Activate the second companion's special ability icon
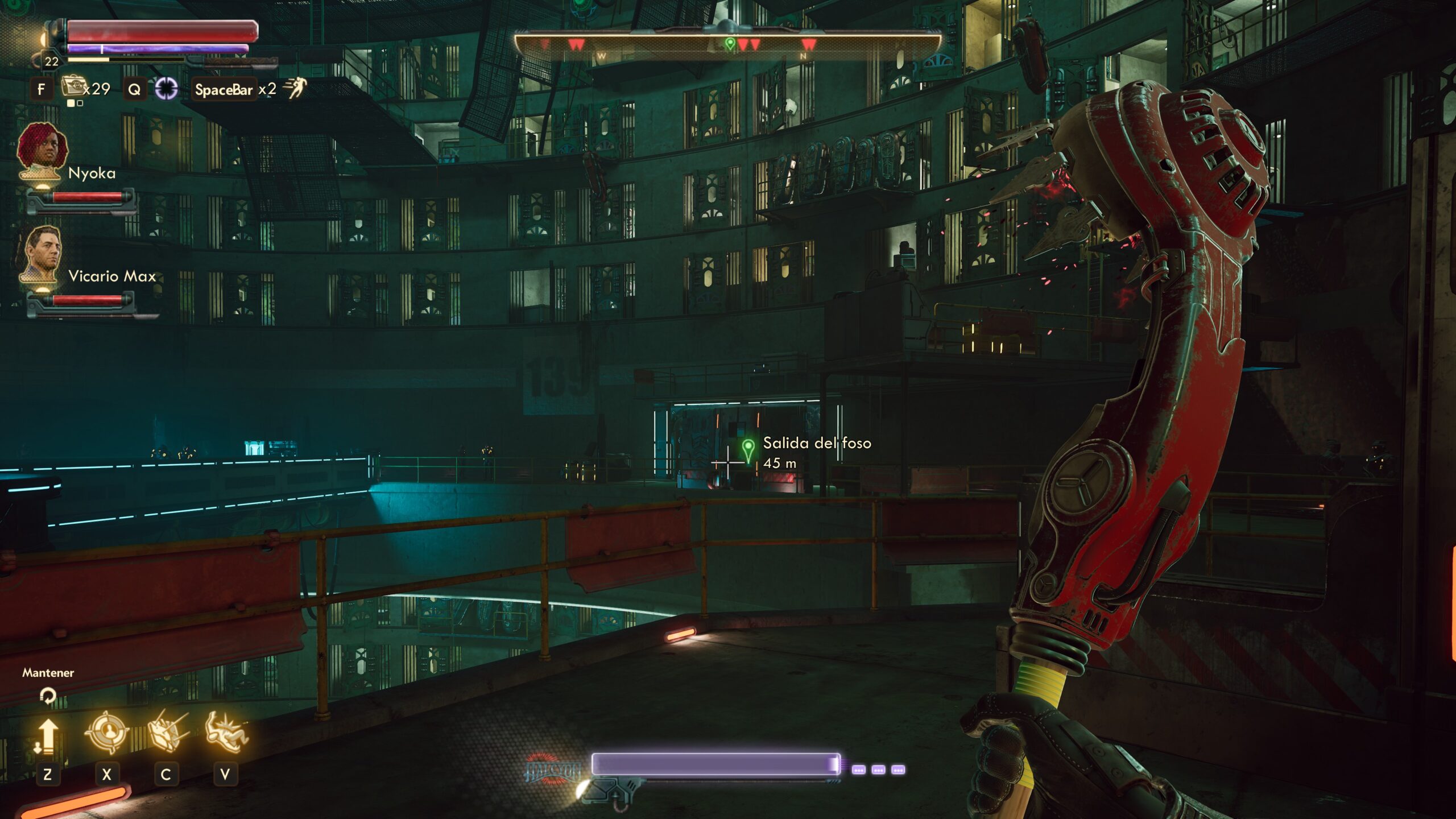This screenshot has height=819, width=1456. click(226, 733)
